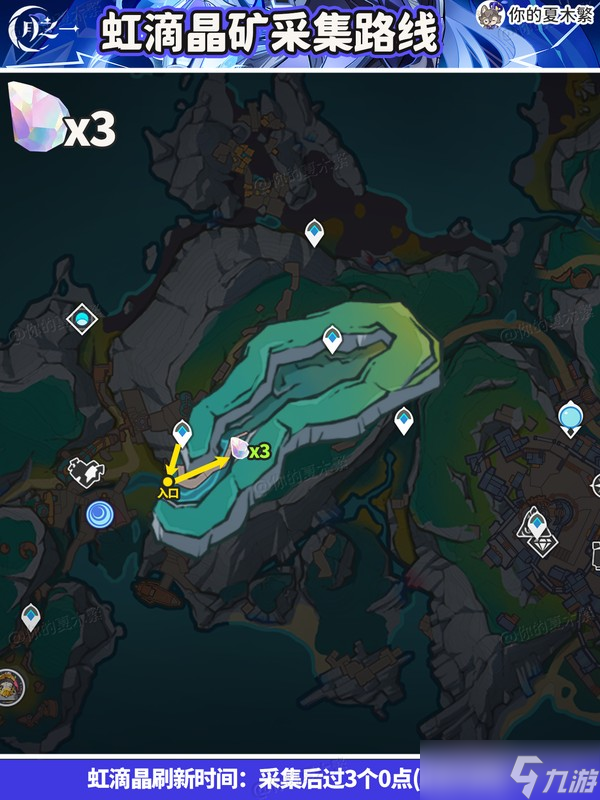This screenshot has height=800, width=600.
Task: Open the blue crescent swirl domain marker
Action: coord(99,514)
